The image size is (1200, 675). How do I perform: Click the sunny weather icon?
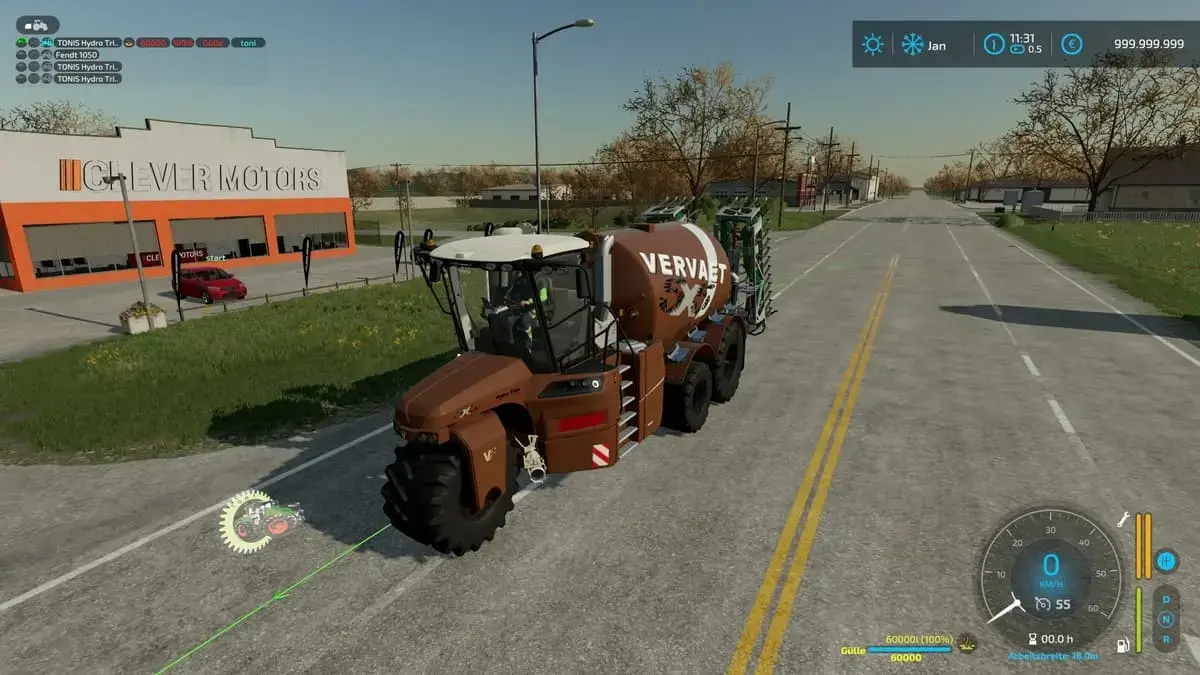[873, 44]
